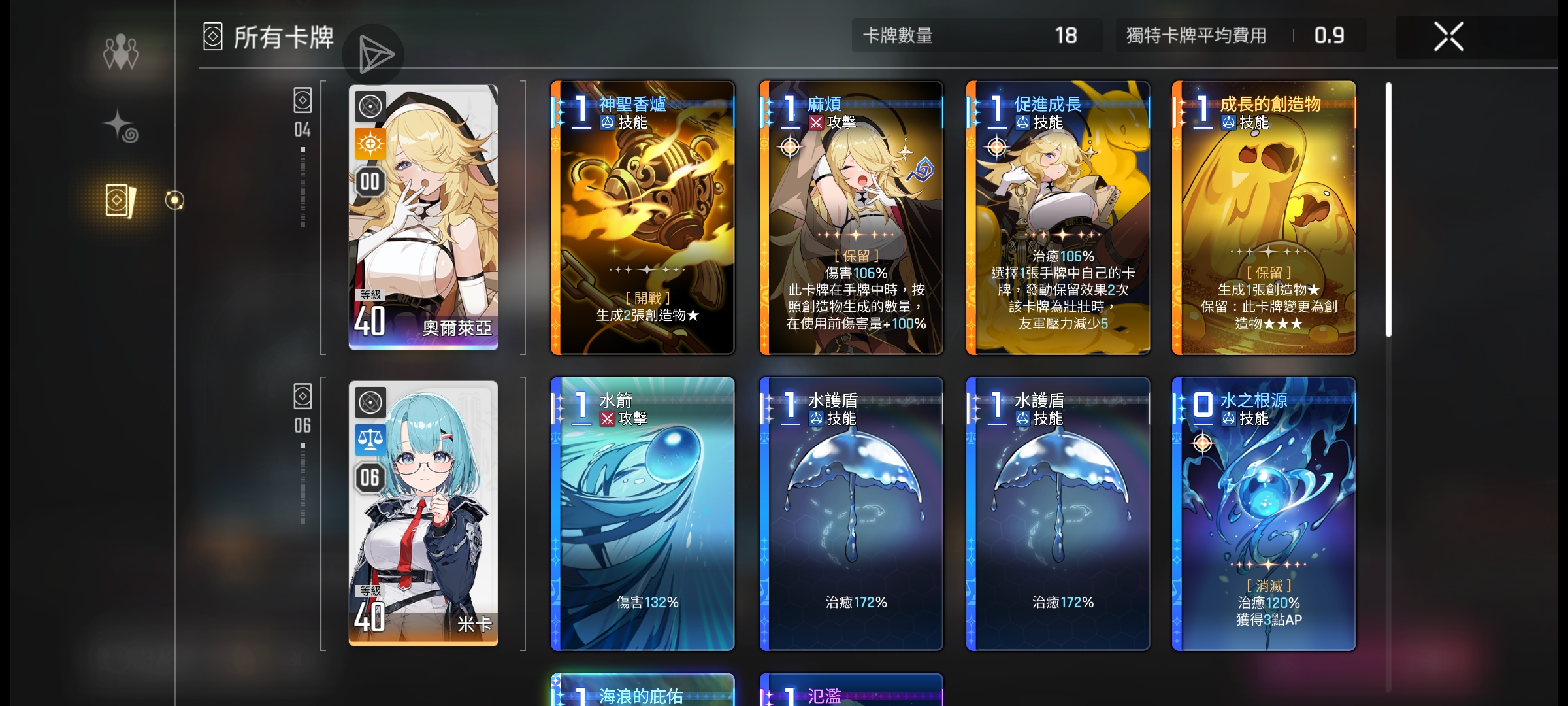Select the team roster icon in left sidebar
Viewport: 1568px width, 706px height.
pos(121,51)
